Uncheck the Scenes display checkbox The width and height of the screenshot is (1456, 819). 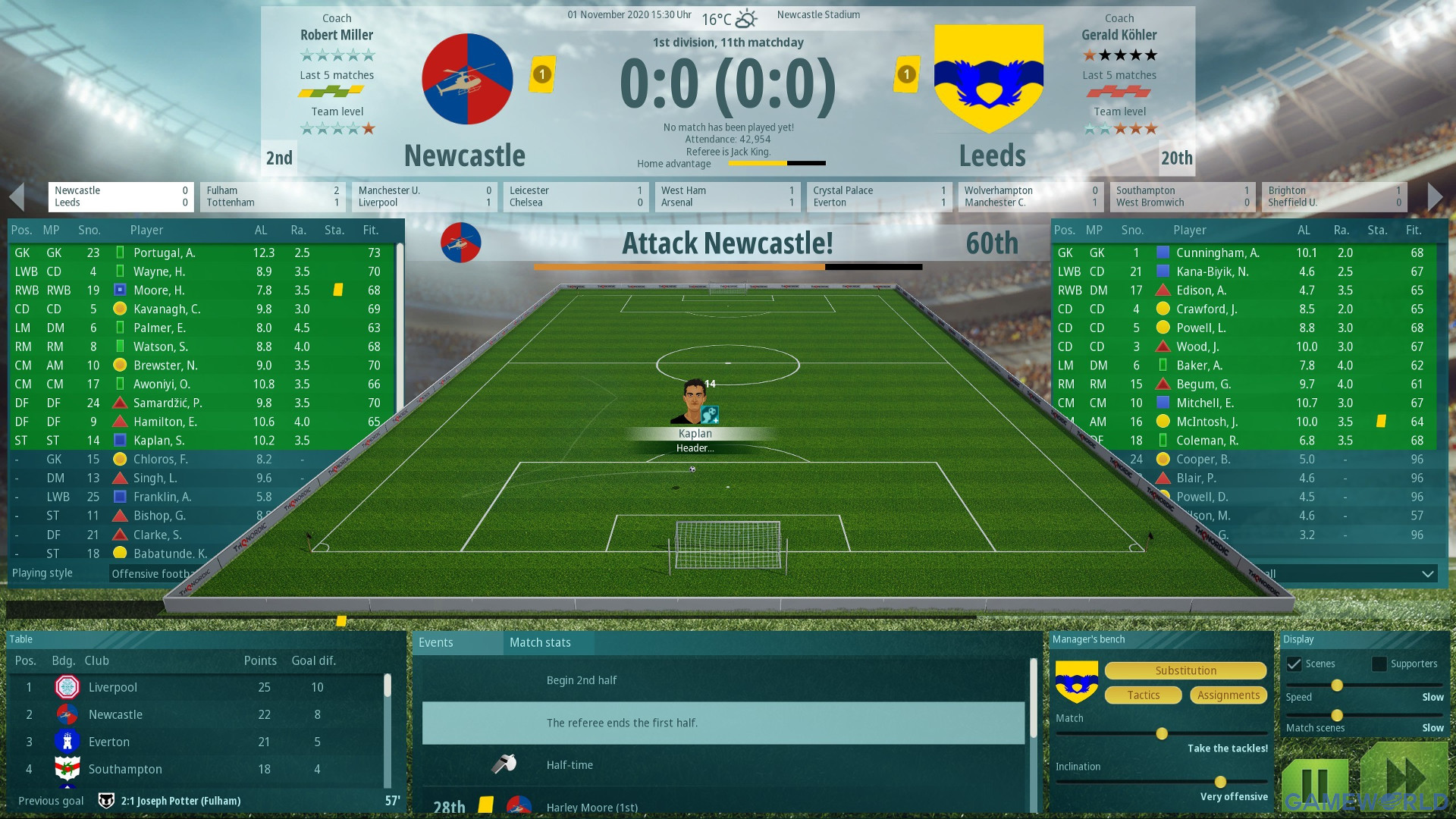1294,664
